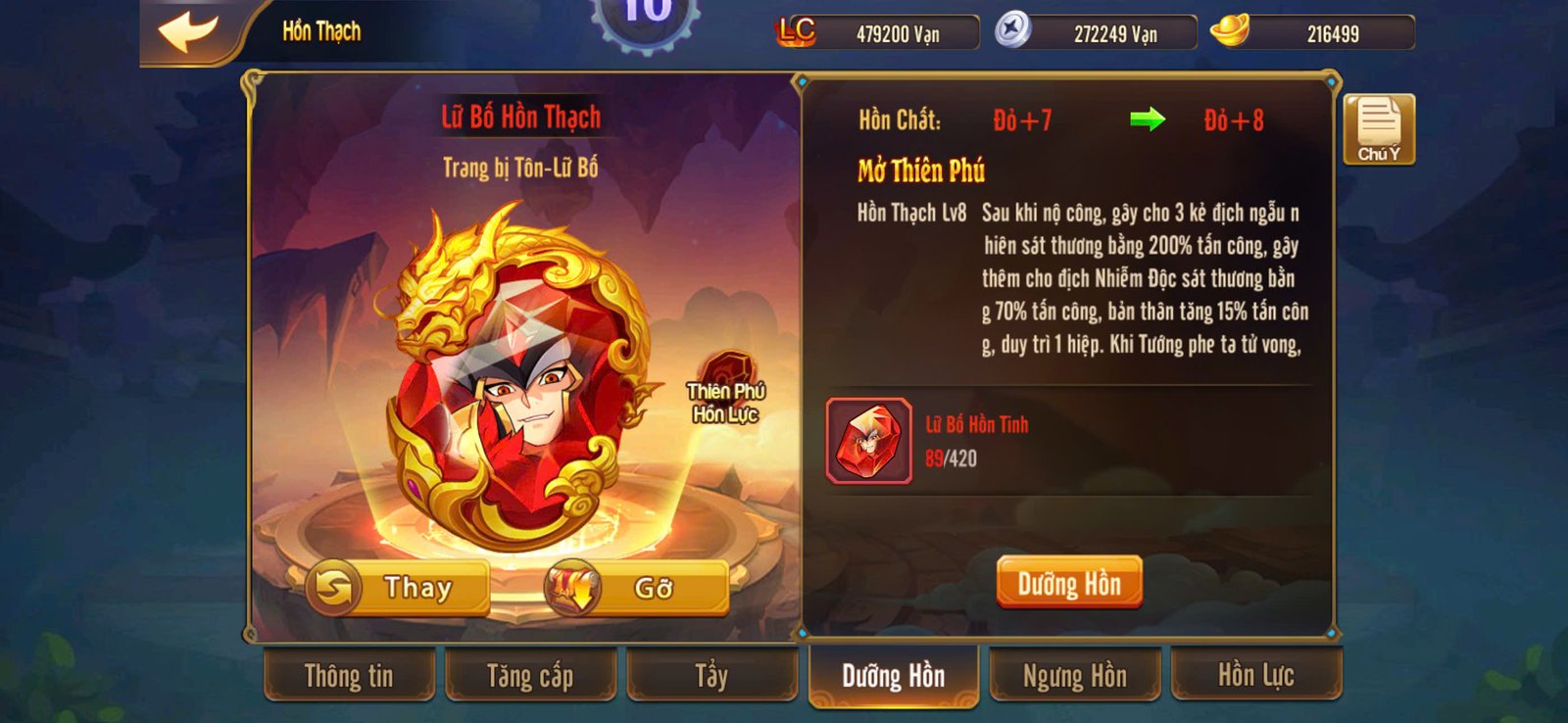Select the Tẩy tab
The image size is (1568, 723).
pos(711,676)
